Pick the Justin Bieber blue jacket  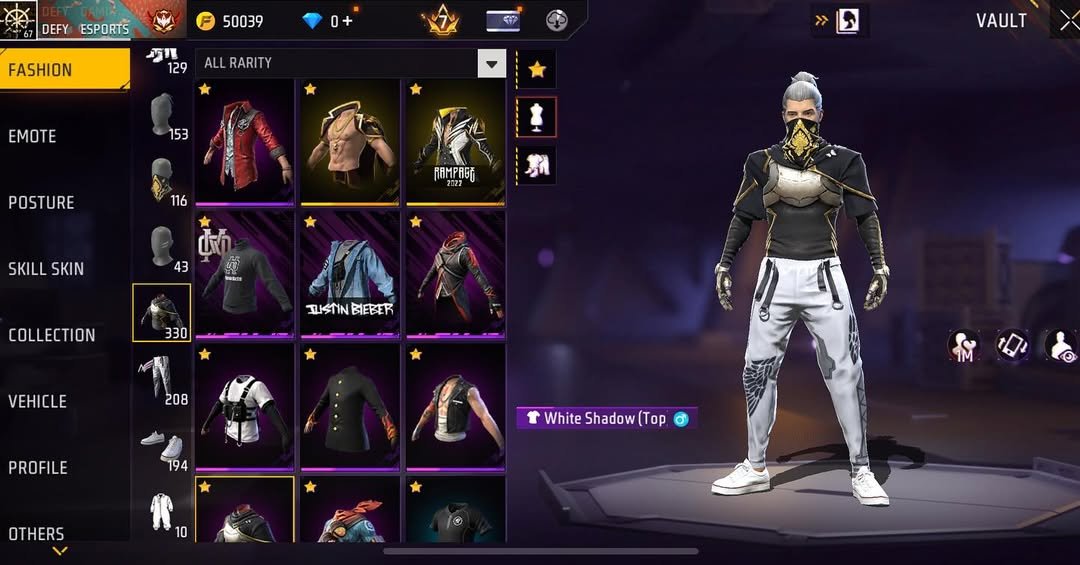tap(350, 274)
